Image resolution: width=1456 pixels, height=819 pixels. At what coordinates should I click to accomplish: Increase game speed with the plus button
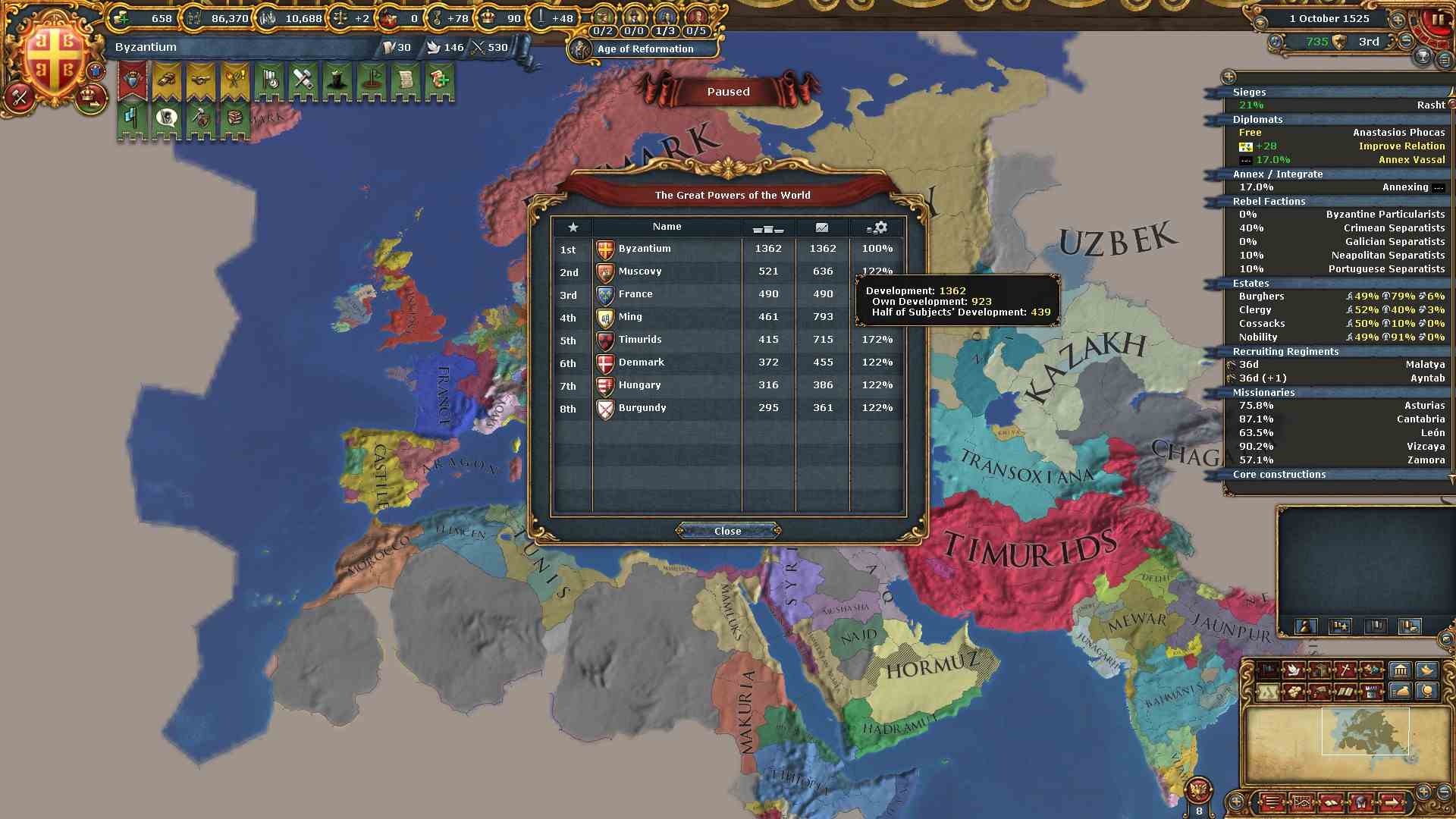1397,18
